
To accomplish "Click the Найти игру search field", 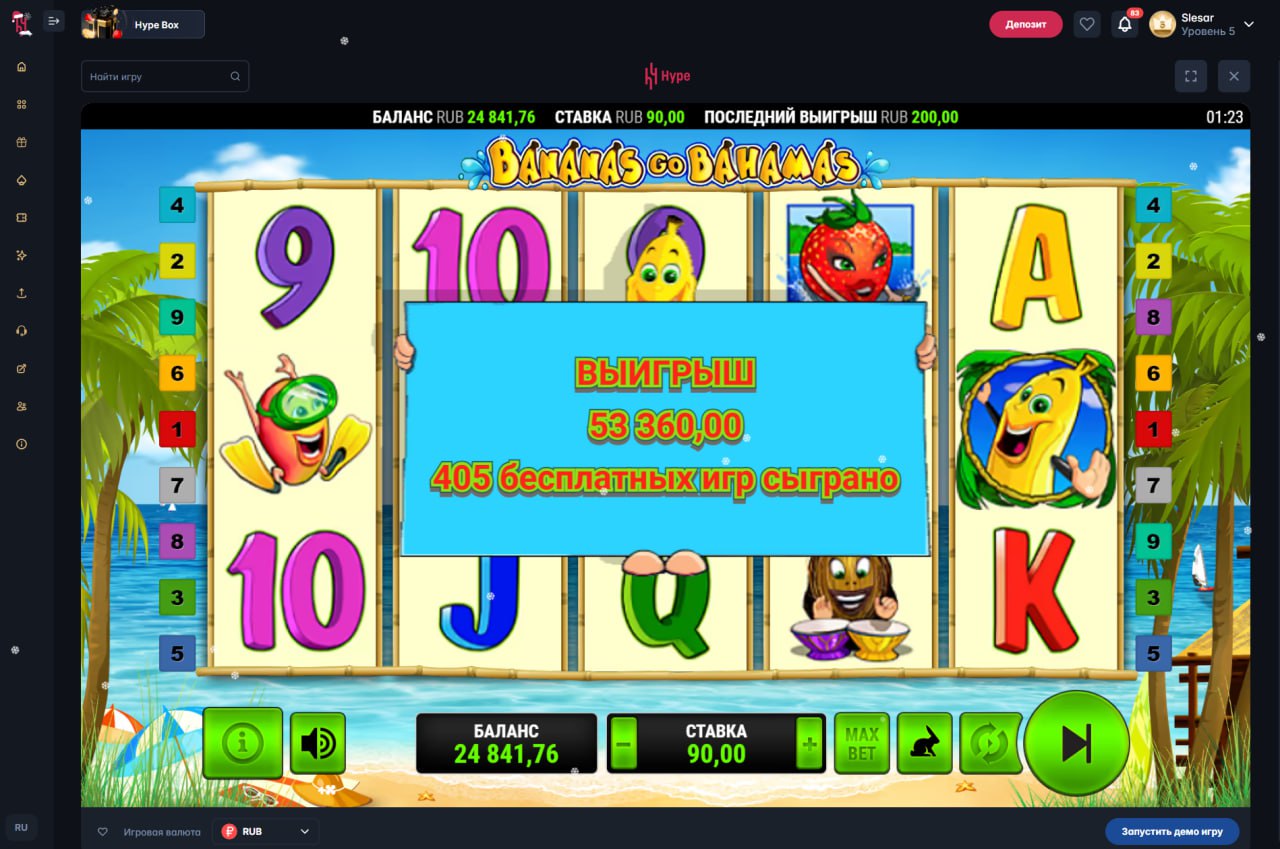I will point(160,76).
